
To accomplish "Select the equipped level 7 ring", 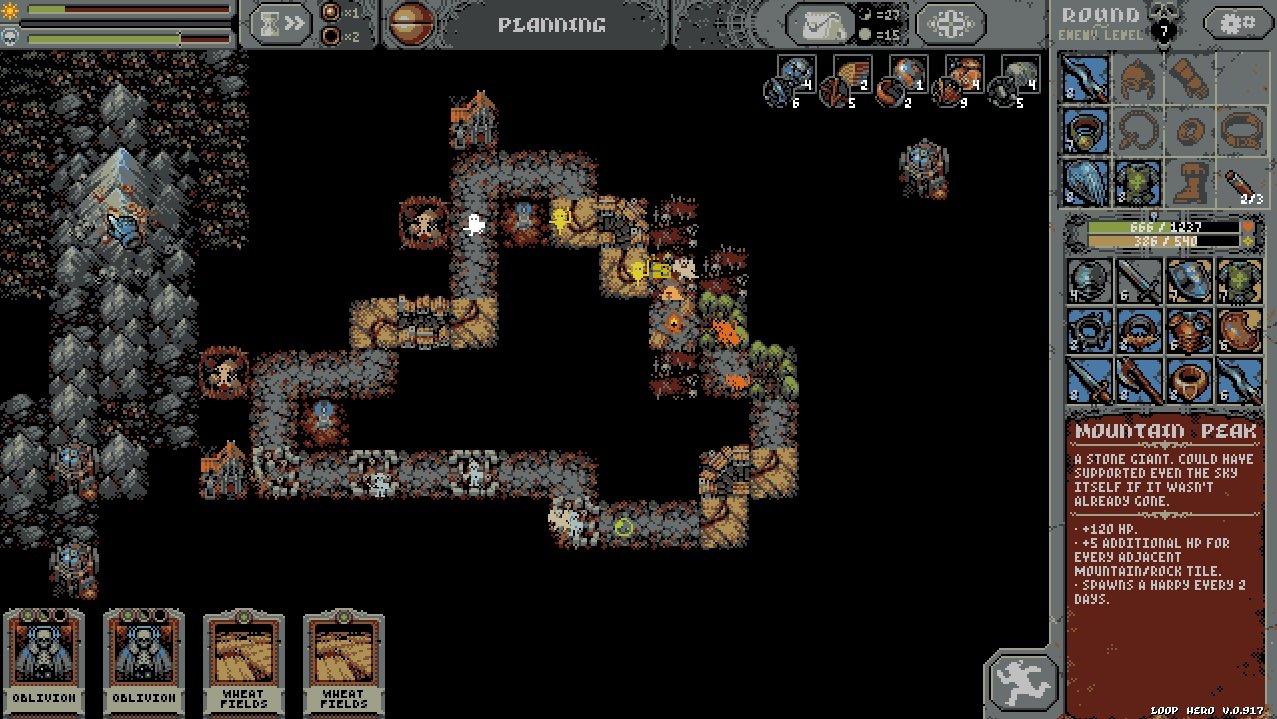I will [x=1085, y=130].
